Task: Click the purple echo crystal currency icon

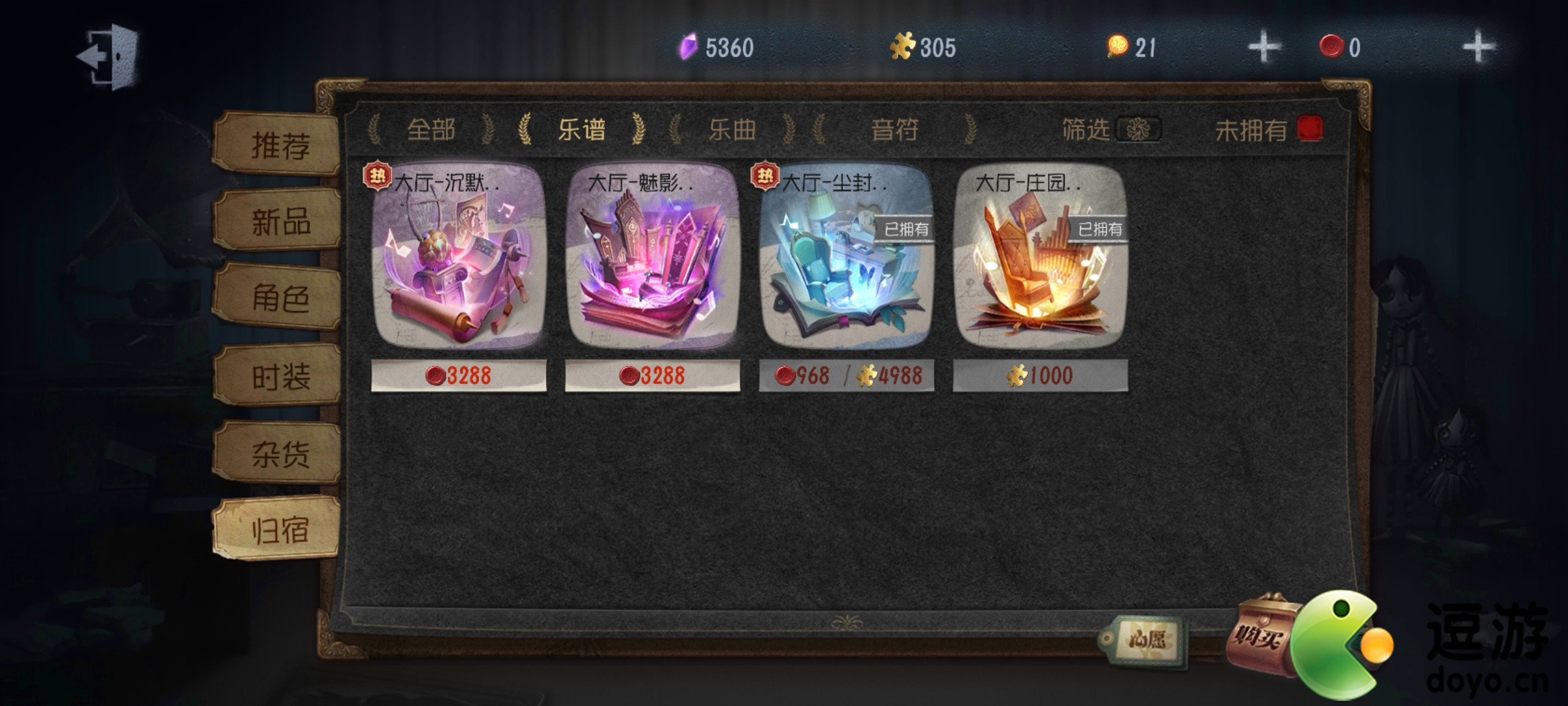Action: (690, 46)
